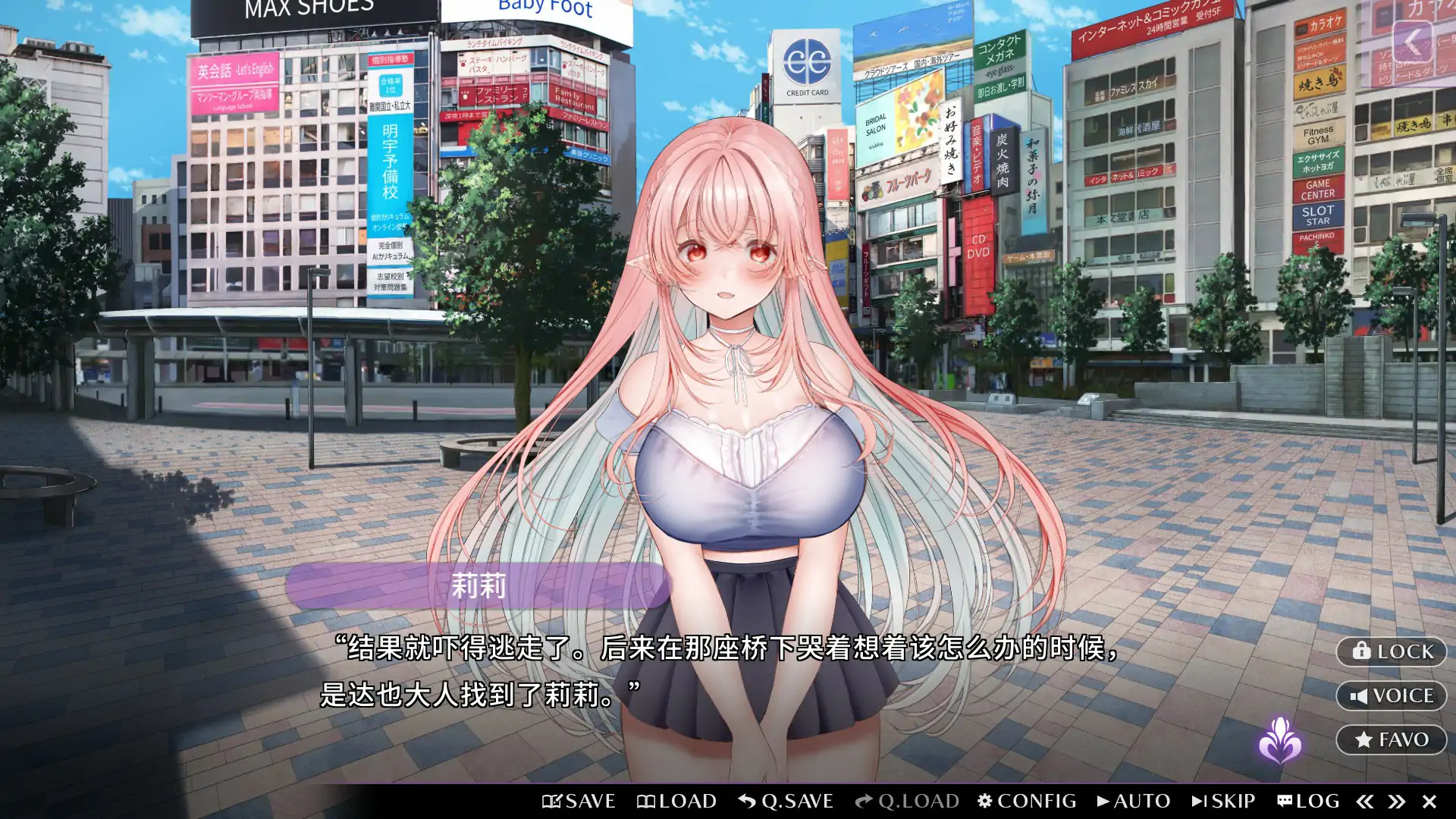1456x819 pixels.
Task: Click the dialogue text to advance the story
Action: (x=720, y=671)
